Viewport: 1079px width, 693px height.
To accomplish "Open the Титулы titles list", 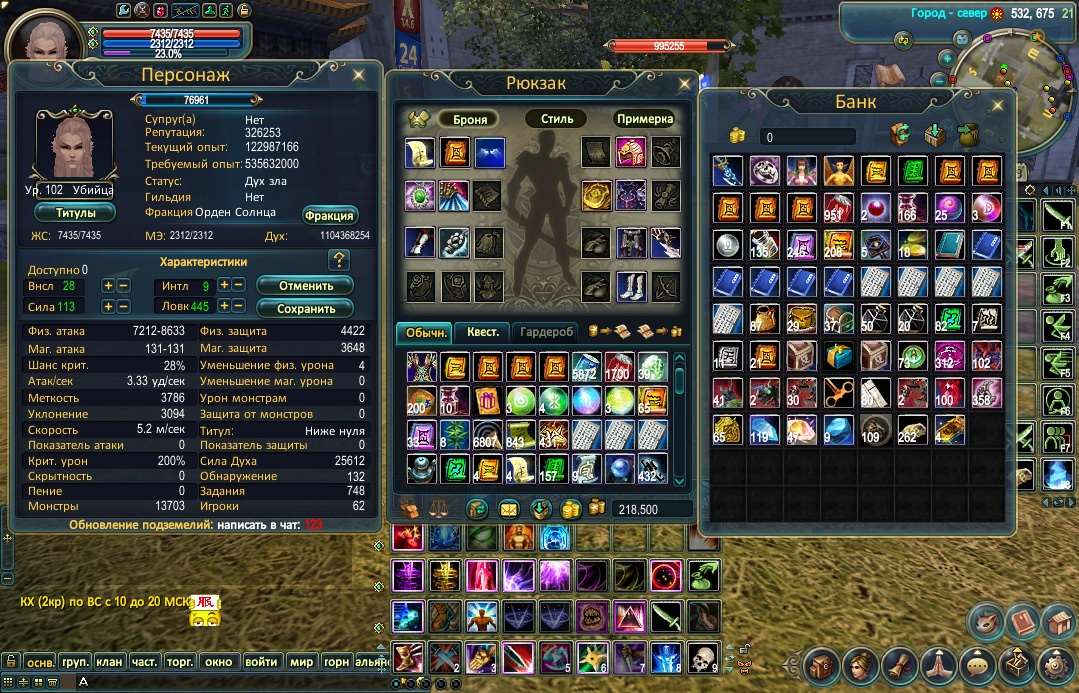I will click(75, 213).
